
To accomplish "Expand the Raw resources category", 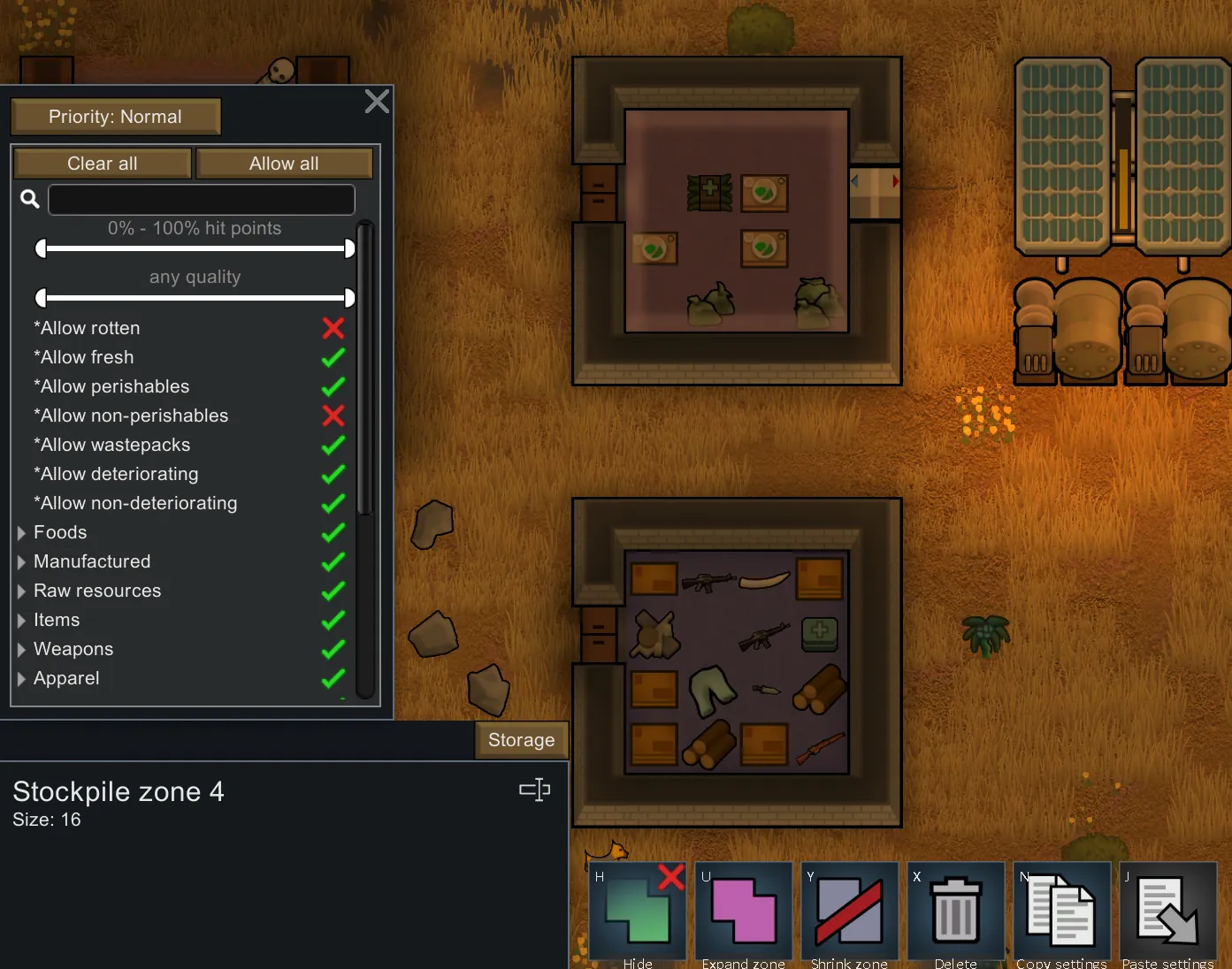I will (21, 591).
